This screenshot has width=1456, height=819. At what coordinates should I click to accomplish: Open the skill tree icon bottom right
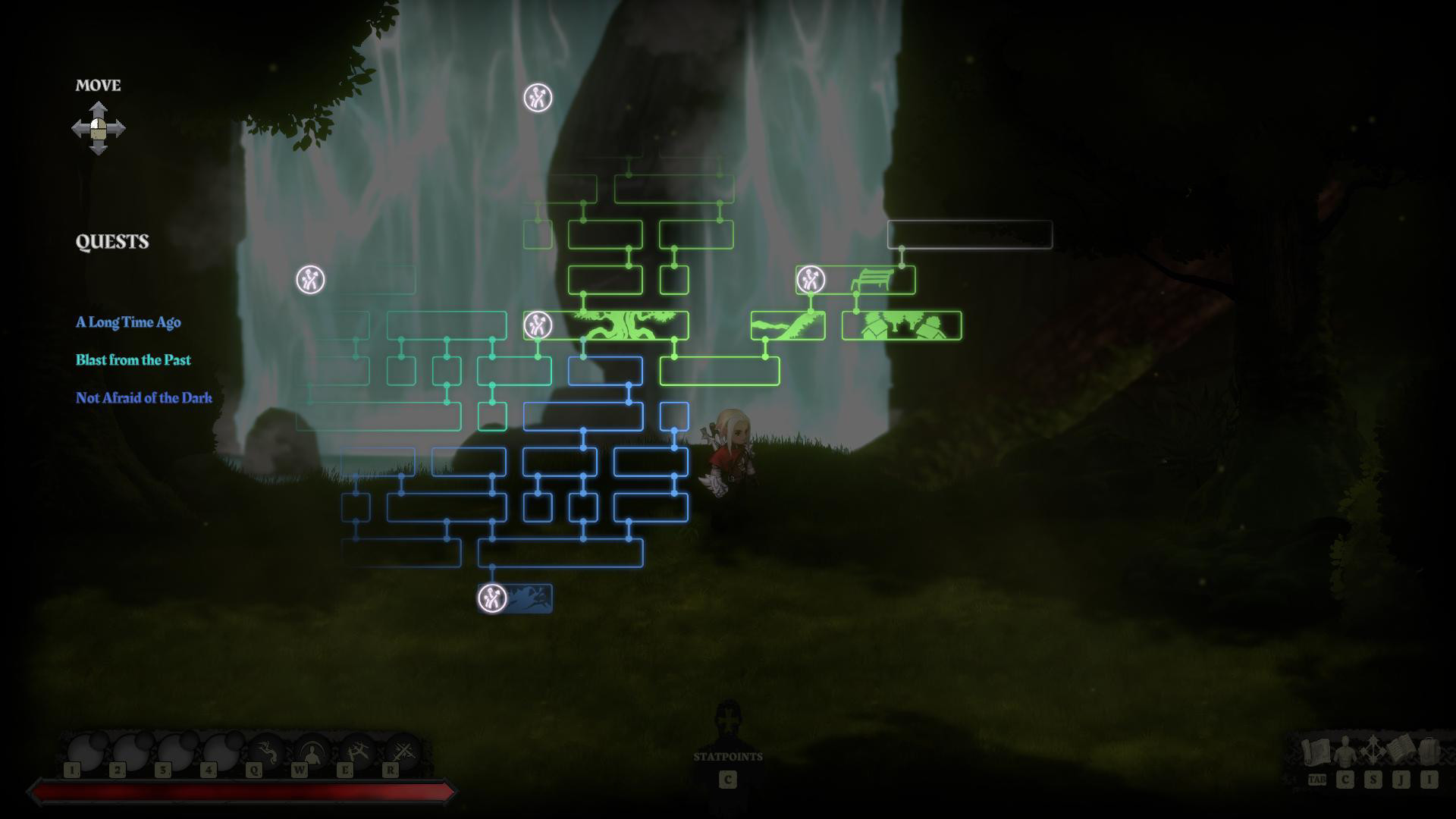1372,752
